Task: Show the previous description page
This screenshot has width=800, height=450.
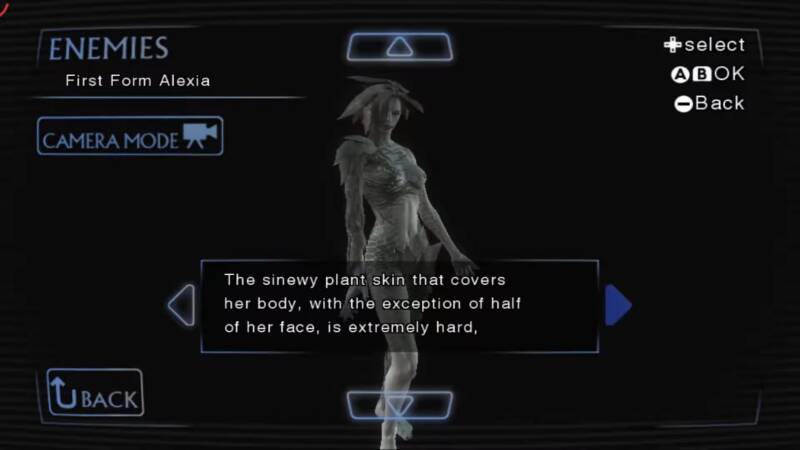Action: click(182, 306)
